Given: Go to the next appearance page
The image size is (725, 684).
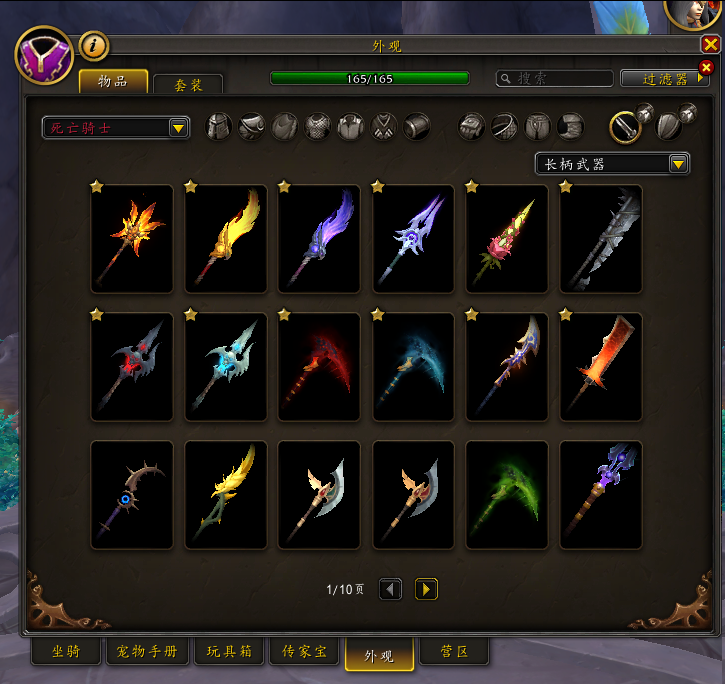Looking at the screenshot, I should click(427, 590).
